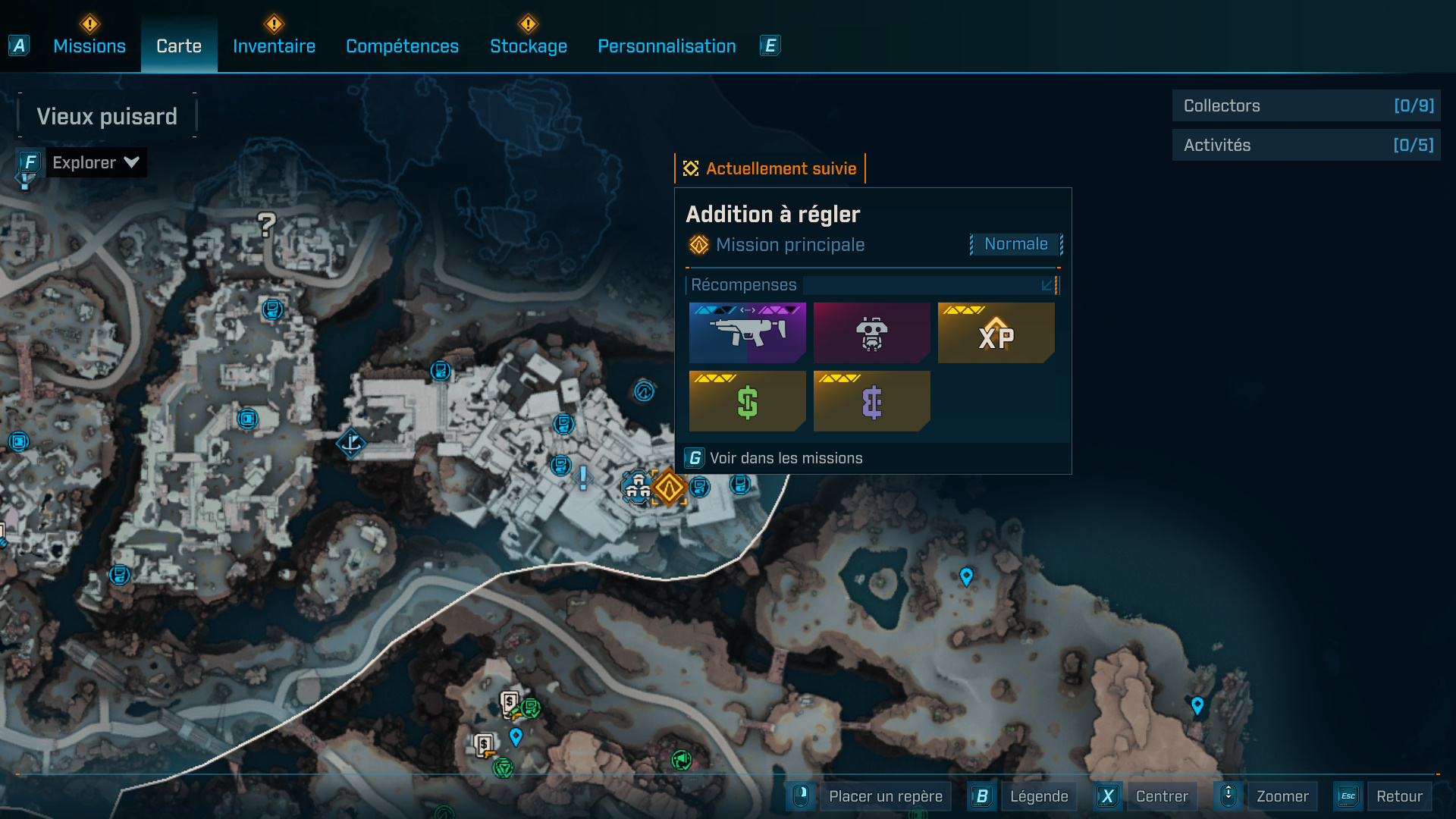Viewport: 1456px width, 819px height.
Task: Select the Compétences tab
Action: 402,46
